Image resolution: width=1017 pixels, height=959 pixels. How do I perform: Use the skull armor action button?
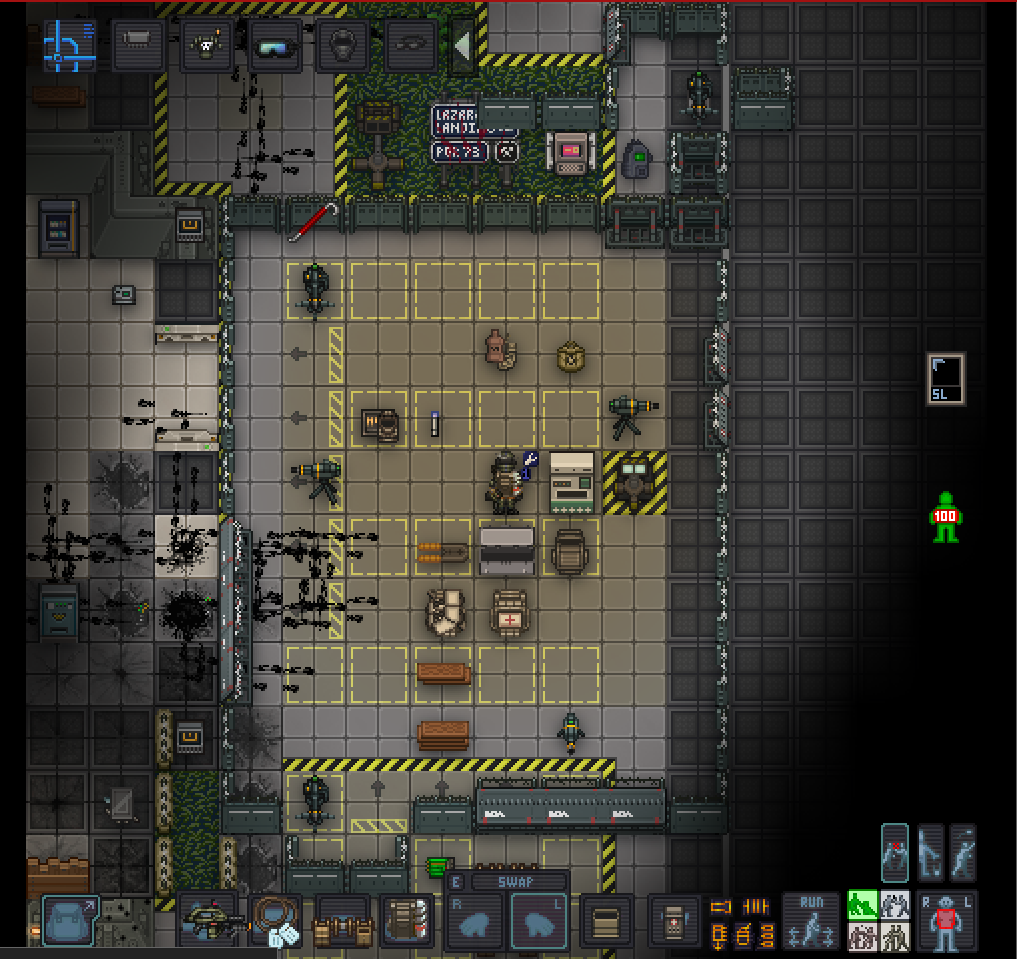(206, 45)
